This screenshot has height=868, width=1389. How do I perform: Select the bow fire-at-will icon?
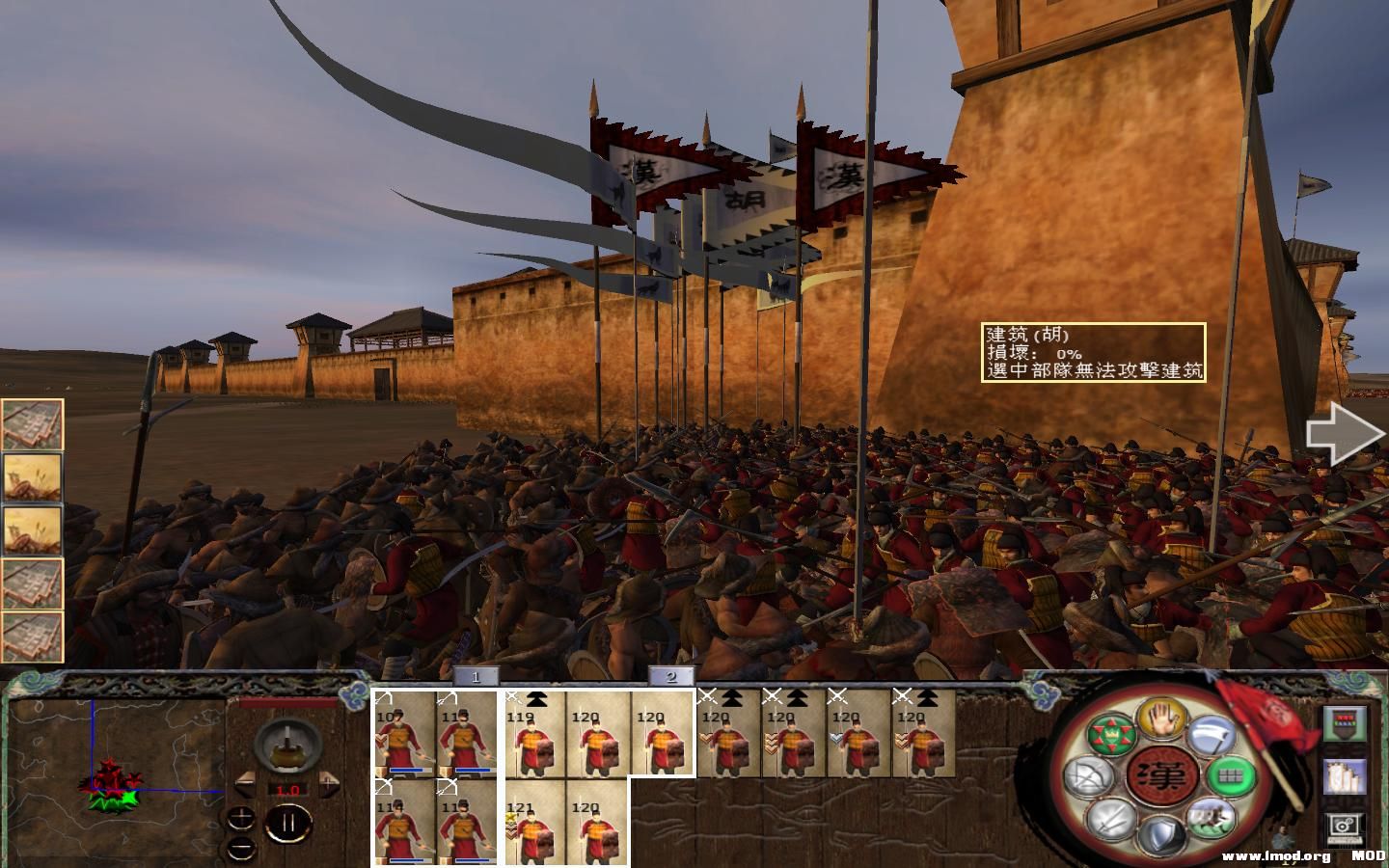1089,776
